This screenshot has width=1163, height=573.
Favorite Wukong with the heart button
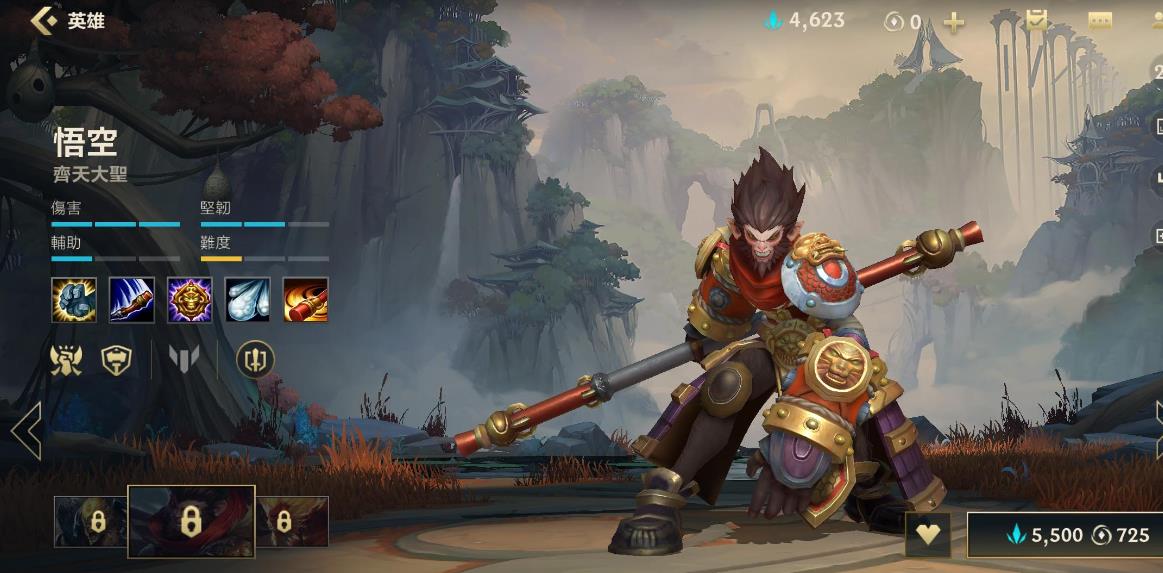928,534
